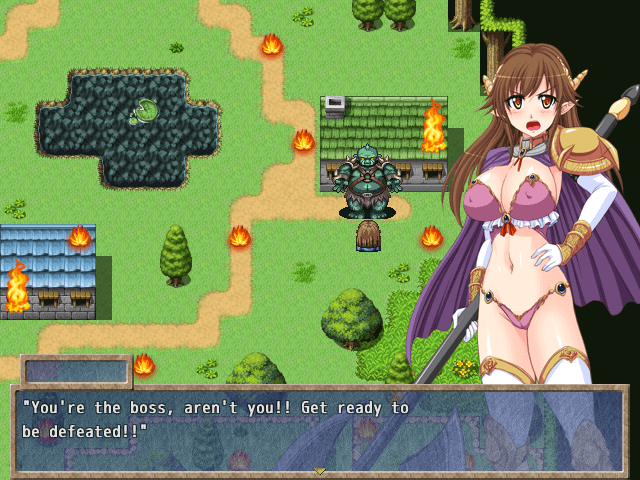
Task: Click the dialogue continue arrow indicator
Action: point(320,470)
